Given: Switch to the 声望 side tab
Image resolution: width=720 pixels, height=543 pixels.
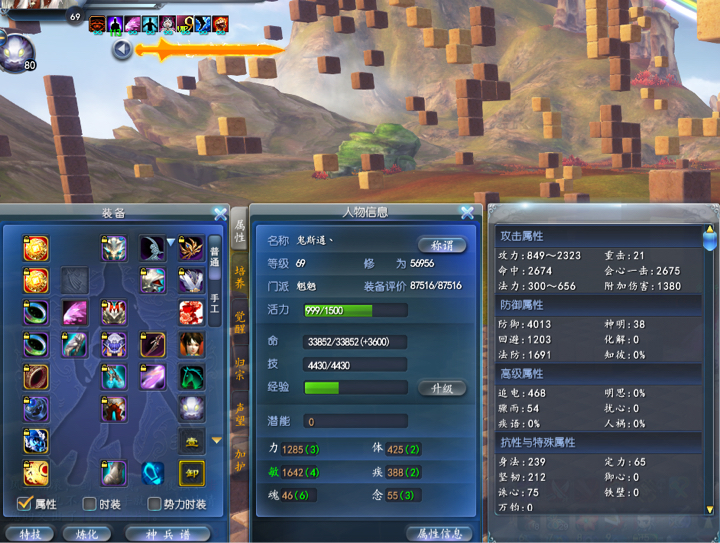Looking at the screenshot, I should click(240, 413).
